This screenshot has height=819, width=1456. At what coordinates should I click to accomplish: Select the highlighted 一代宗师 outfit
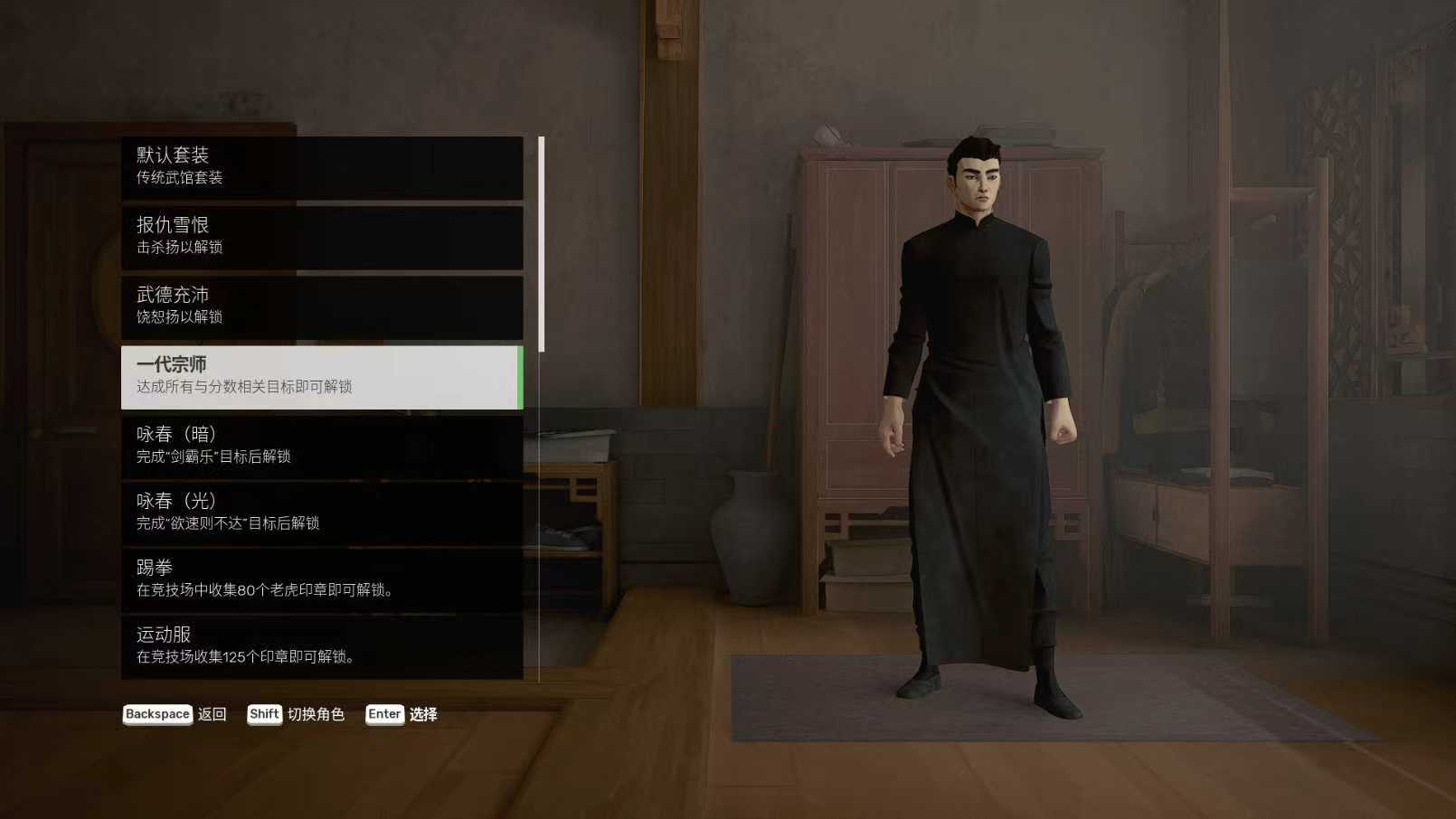tap(322, 376)
